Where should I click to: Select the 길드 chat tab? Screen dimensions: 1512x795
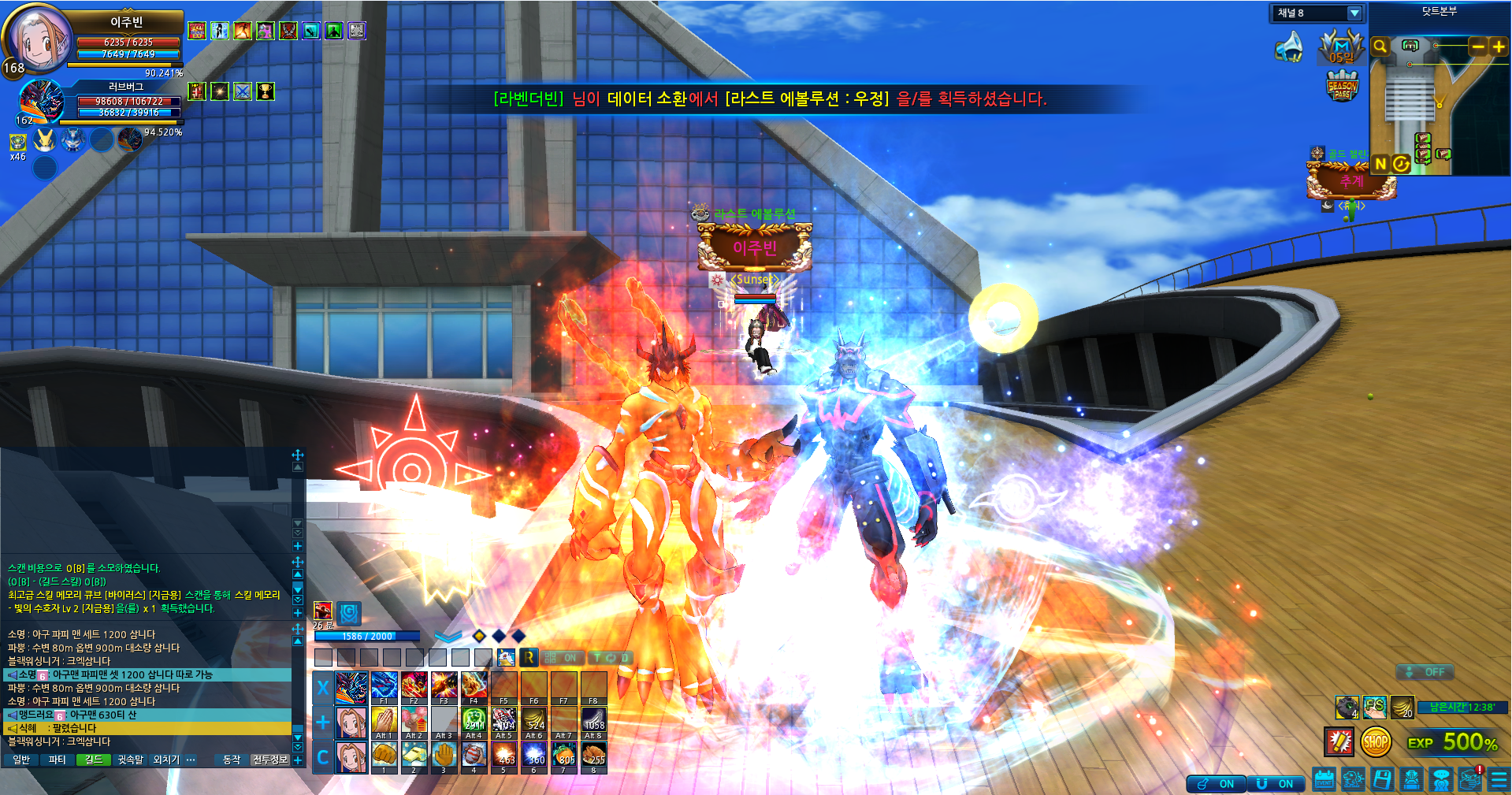click(94, 760)
